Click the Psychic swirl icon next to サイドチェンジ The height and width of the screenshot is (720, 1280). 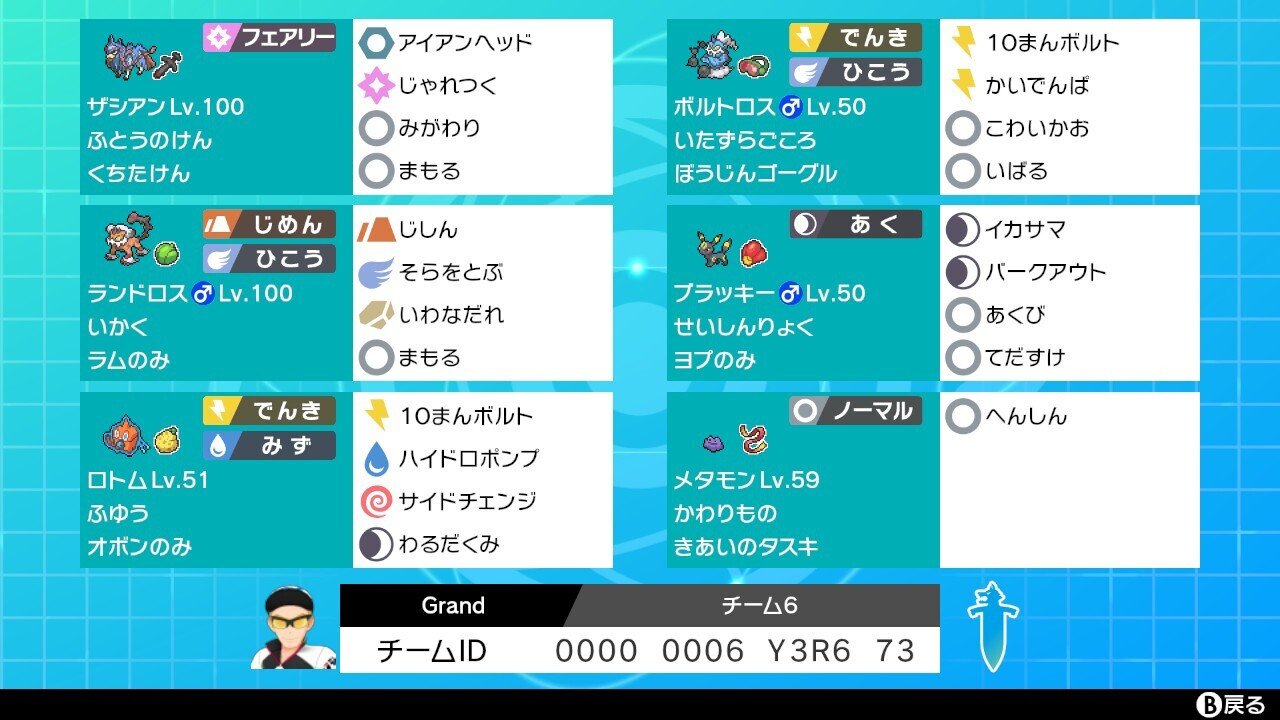pyautogui.click(x=375, y=497)
